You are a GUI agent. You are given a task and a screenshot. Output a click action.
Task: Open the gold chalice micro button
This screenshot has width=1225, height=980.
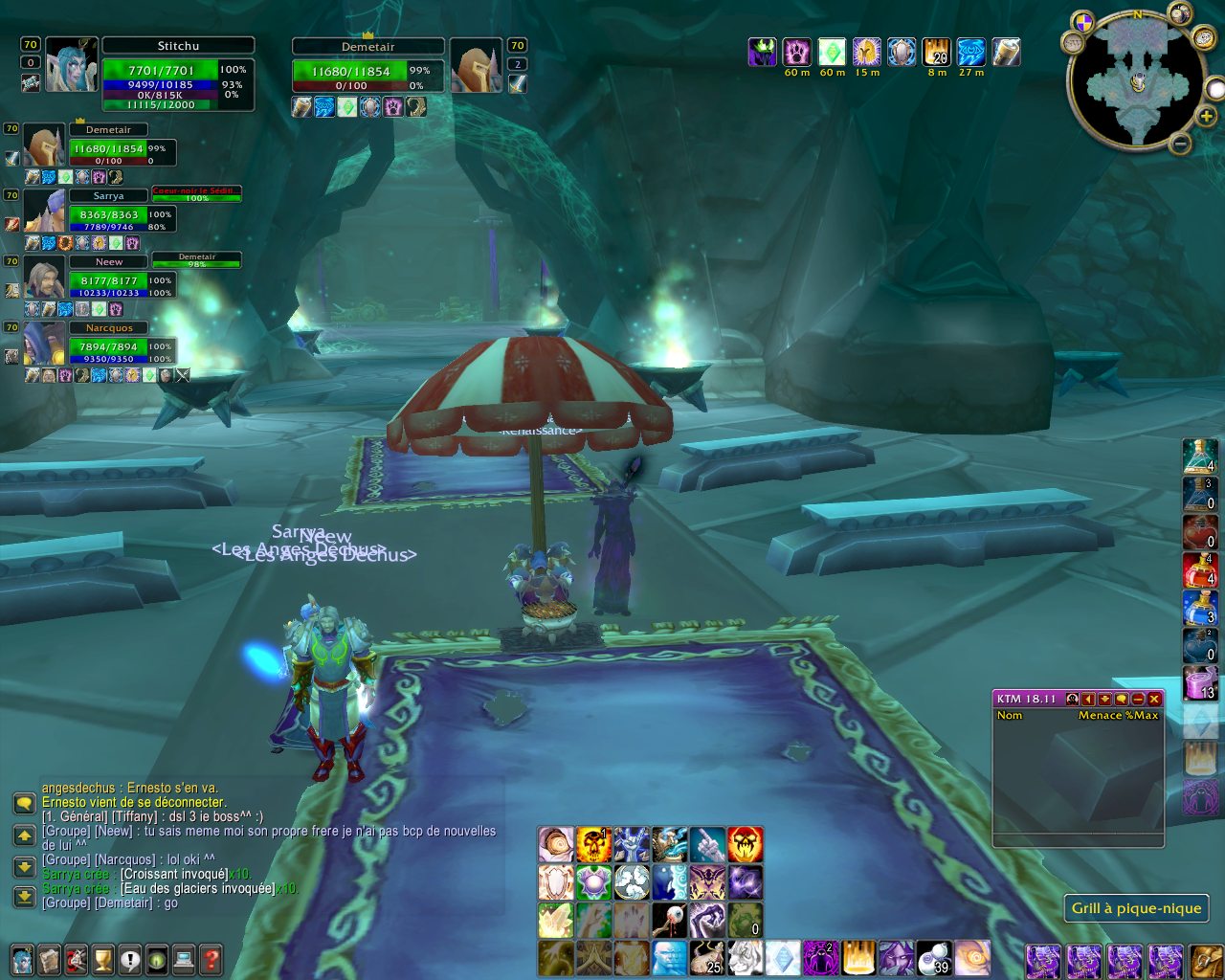(x=102, y=958)
